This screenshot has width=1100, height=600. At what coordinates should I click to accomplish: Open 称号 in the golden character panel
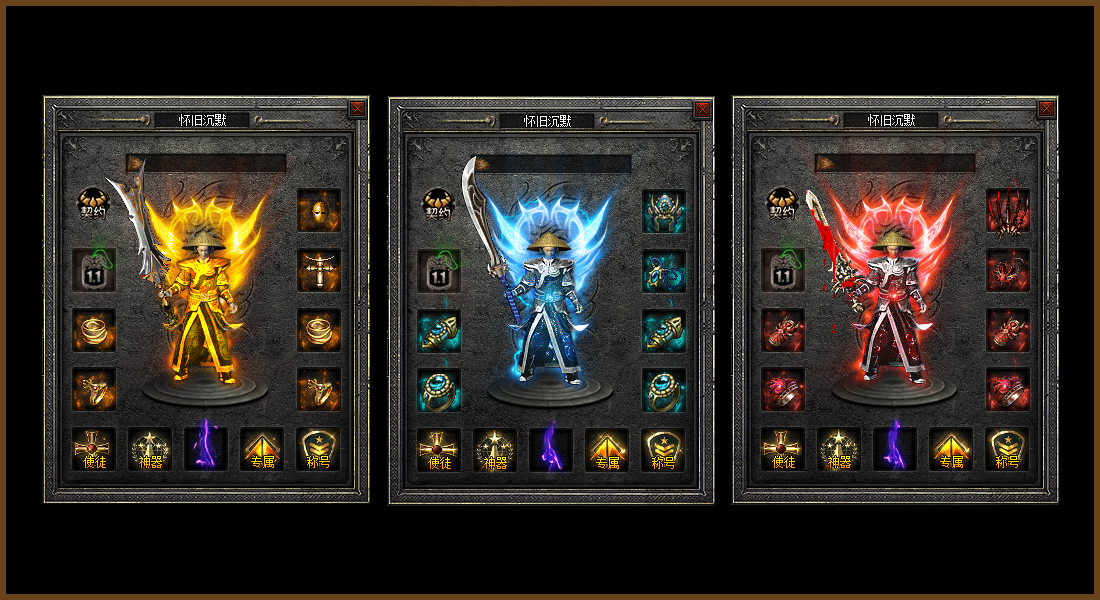(x=319, y=450)
